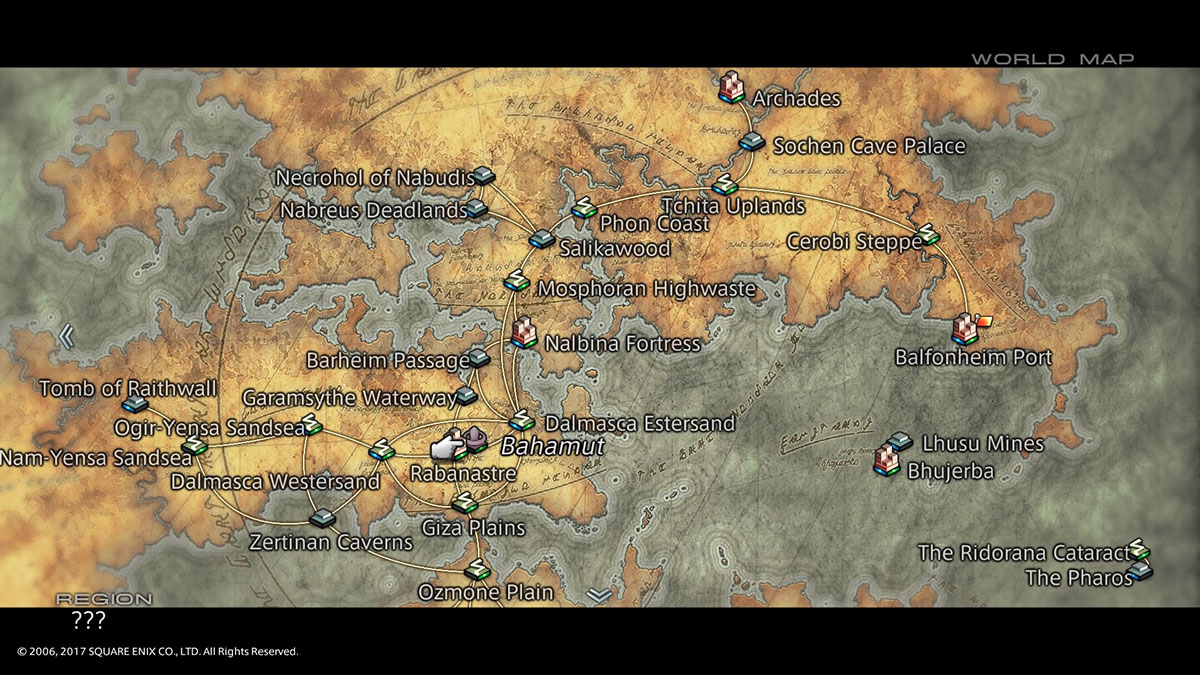The width and height of the screenshot is (1200, 675).
Task: Select the Tomb of Raithwall marker
Action: click(x=135, y=405)
